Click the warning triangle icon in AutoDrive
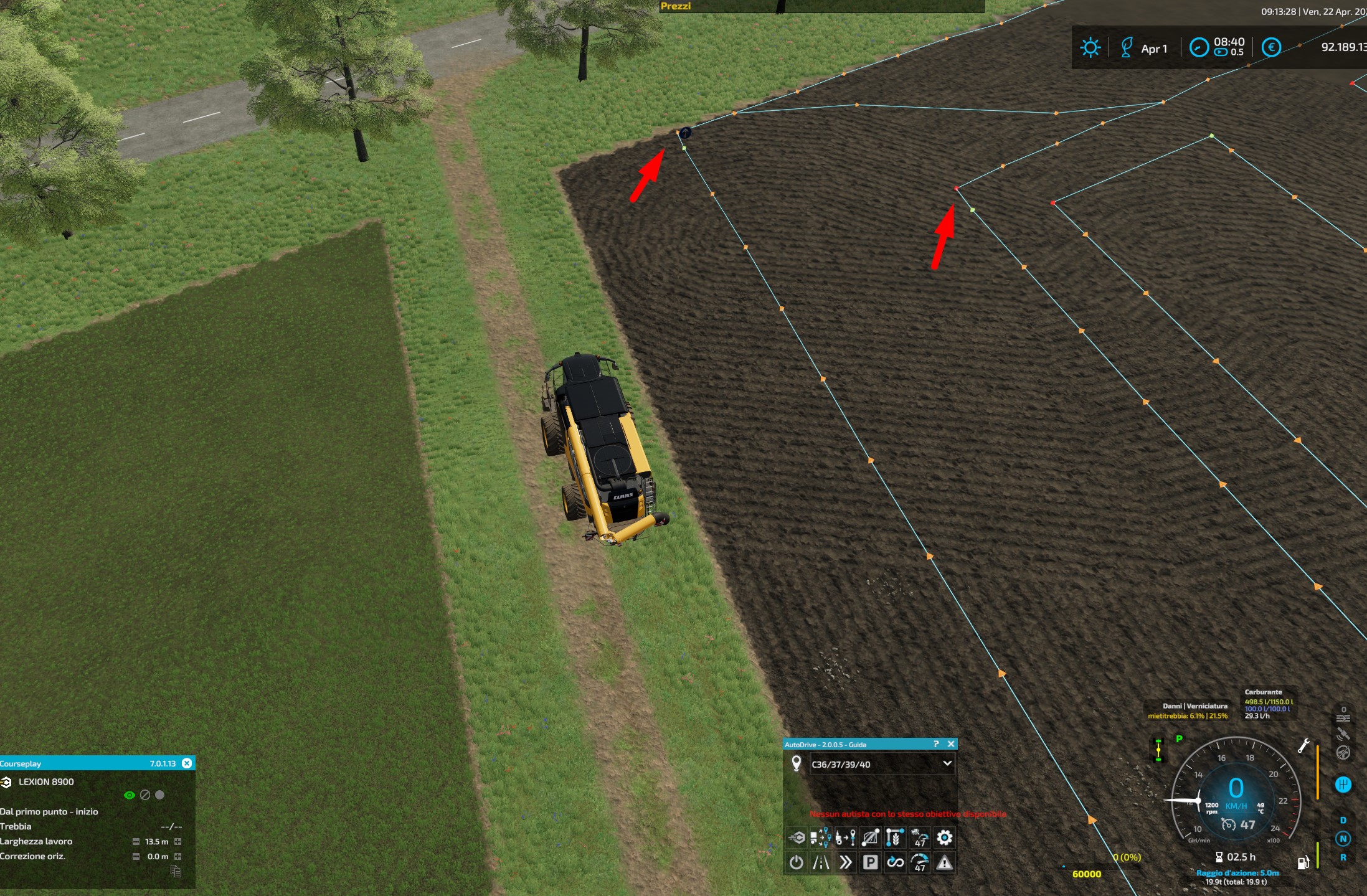This screenshot has height=896, width=1367. point(945,862)
